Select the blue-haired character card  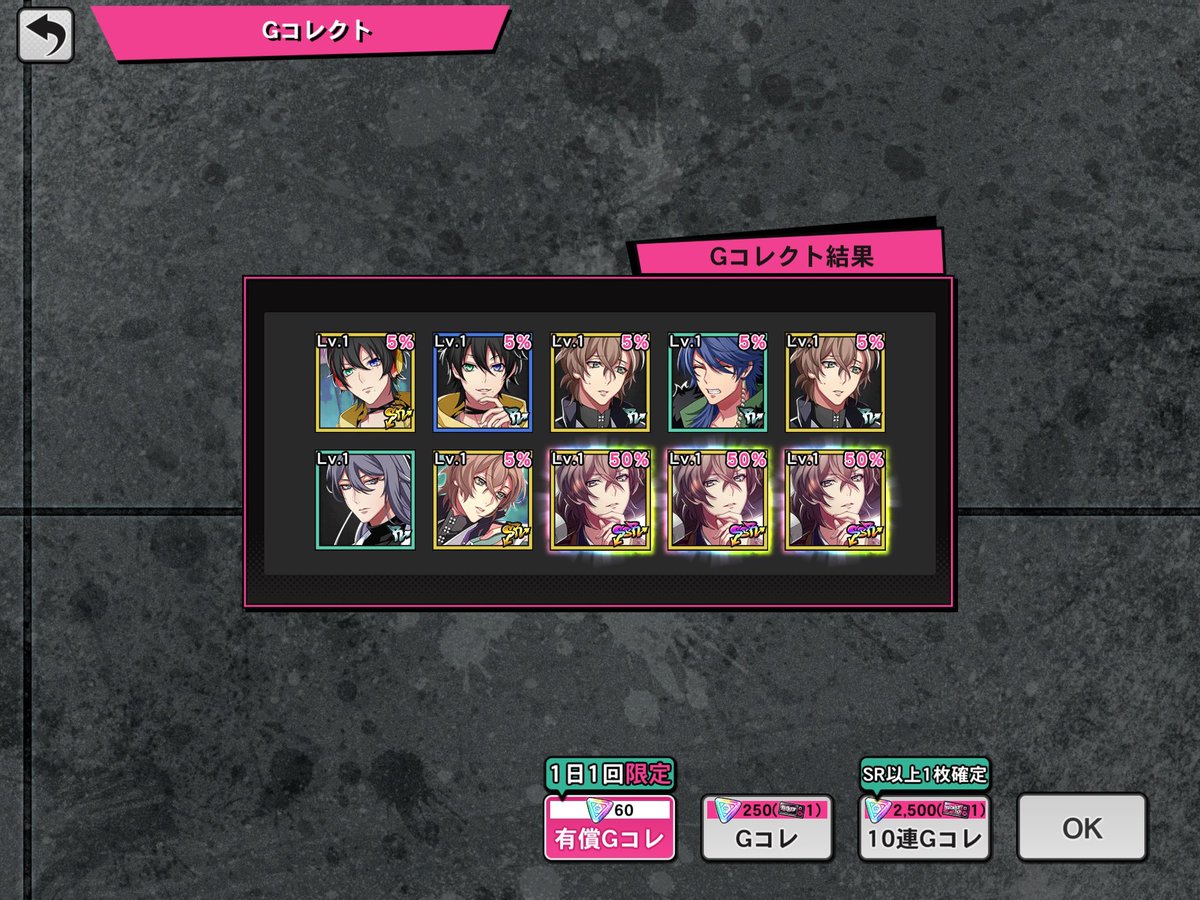[717, 382]
